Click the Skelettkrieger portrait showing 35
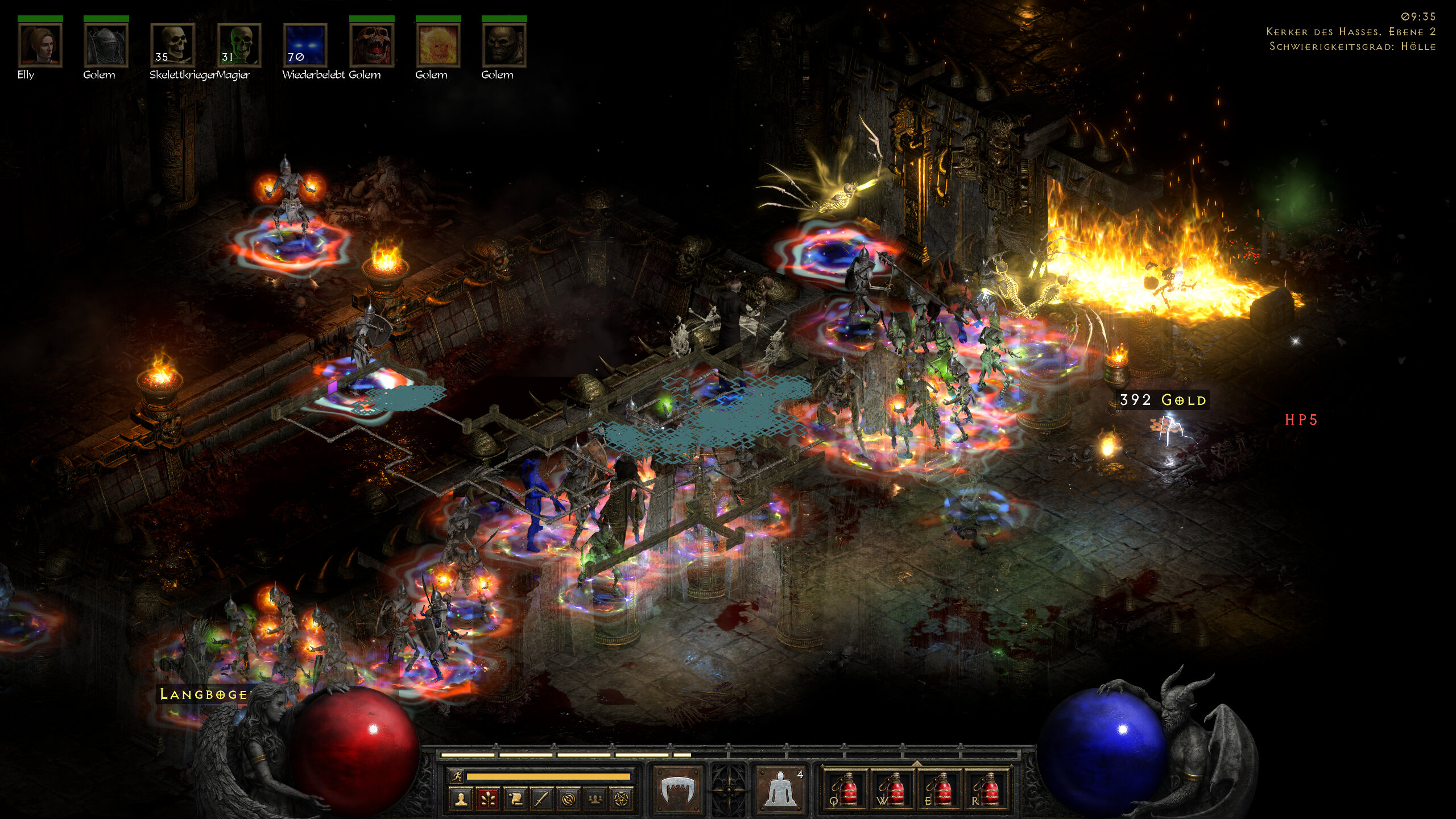This screenshot has height=819, width=1456. click(x=172, y=45)
